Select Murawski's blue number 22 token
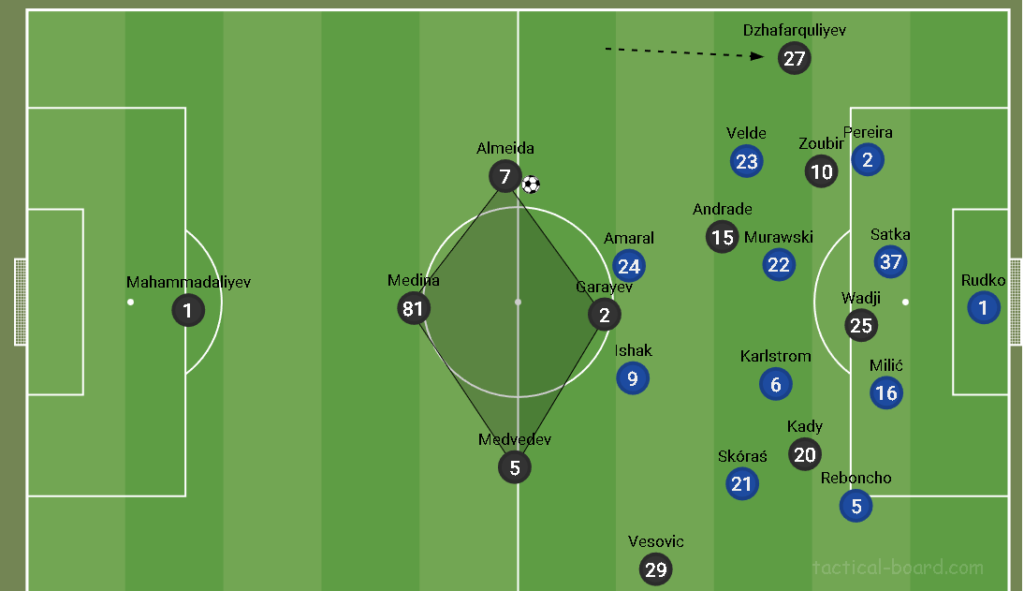1024x591 pixels. point(778,265)
